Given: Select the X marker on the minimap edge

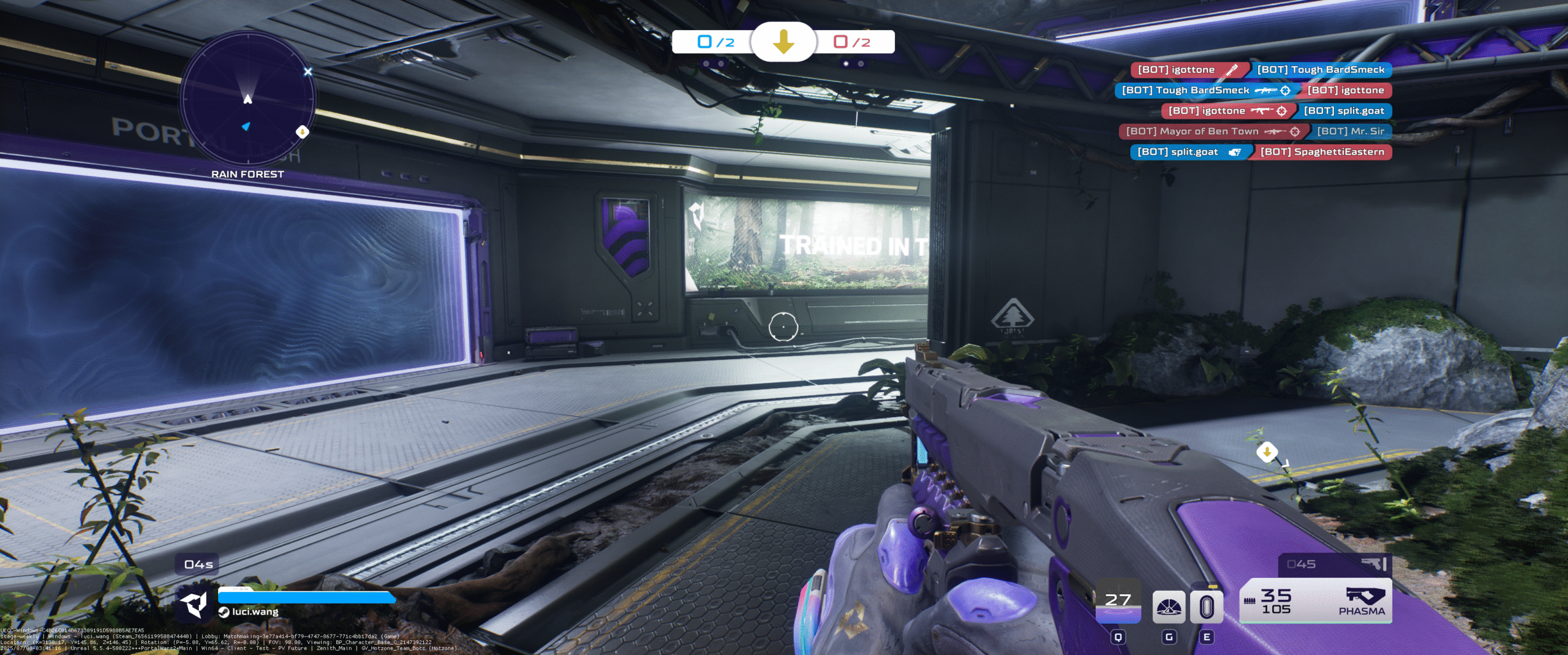Looking at the screenshot, I should click(x=308, y=72).
